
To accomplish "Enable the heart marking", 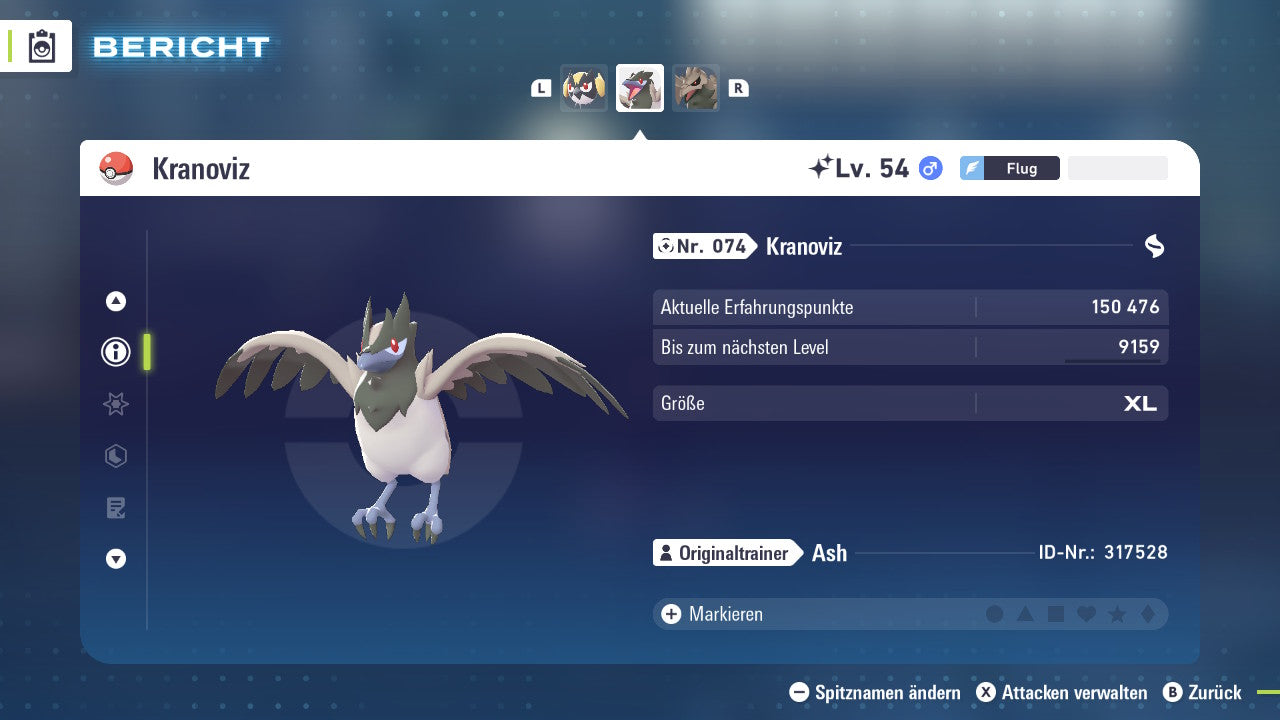I will (1086, 613).
